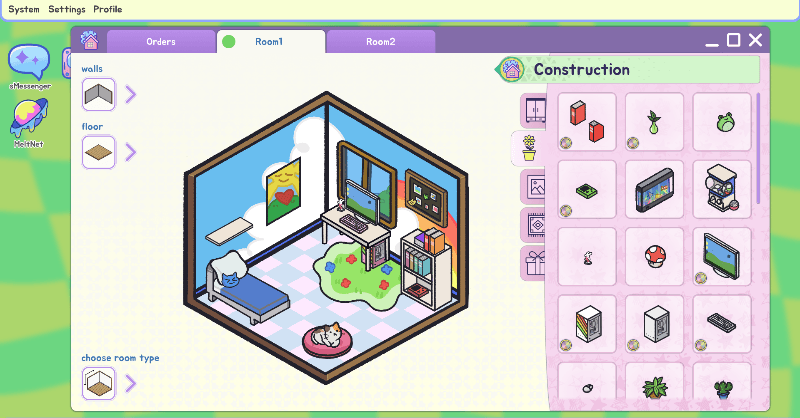
Task: Open the Profile menu
Action: coord(108,9)
